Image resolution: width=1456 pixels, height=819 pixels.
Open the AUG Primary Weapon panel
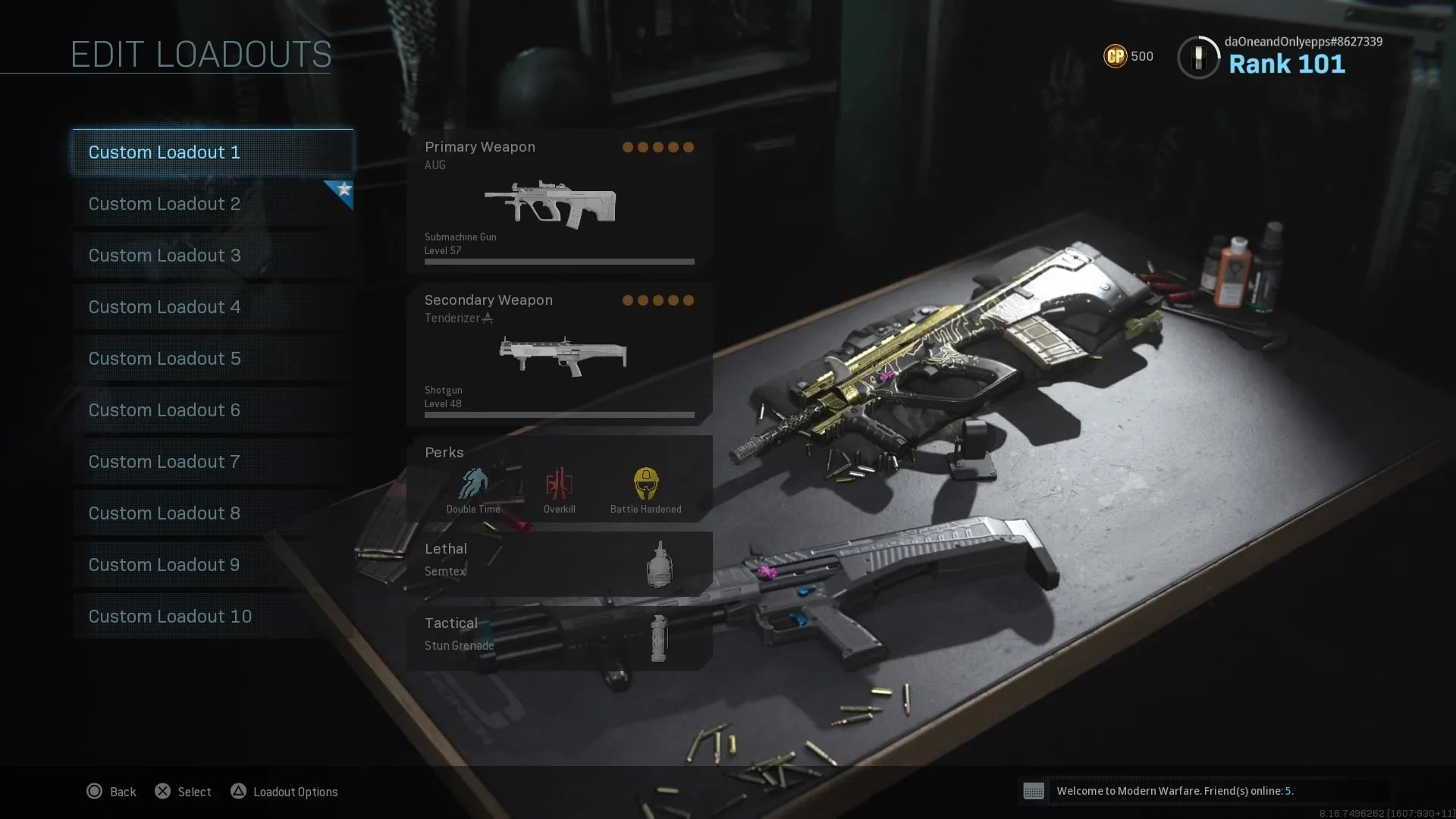559,201
